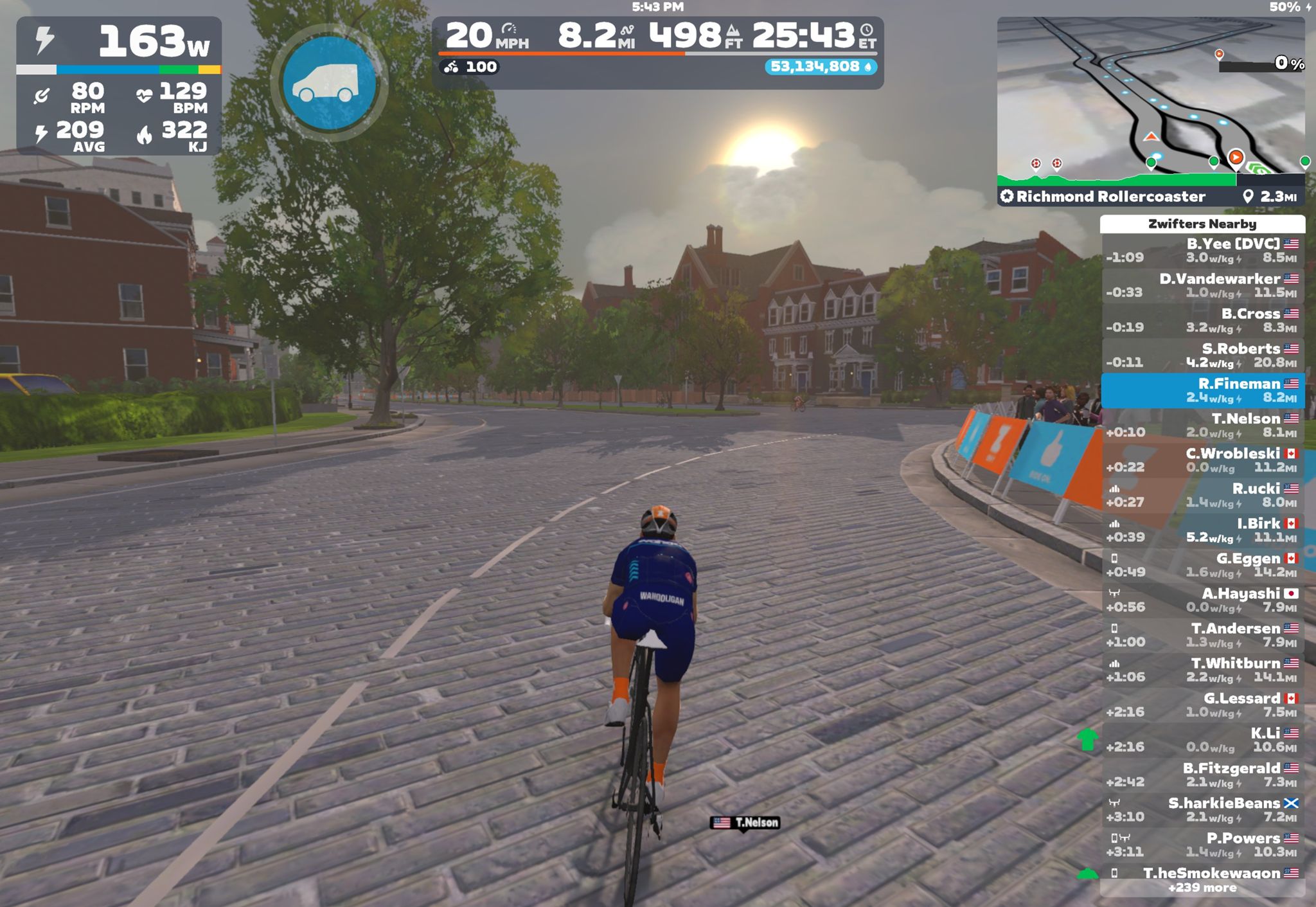Viewport: 1316px width, 907px height.
Task: Expand the +239 more riders entry
Action: (1202, 888)
